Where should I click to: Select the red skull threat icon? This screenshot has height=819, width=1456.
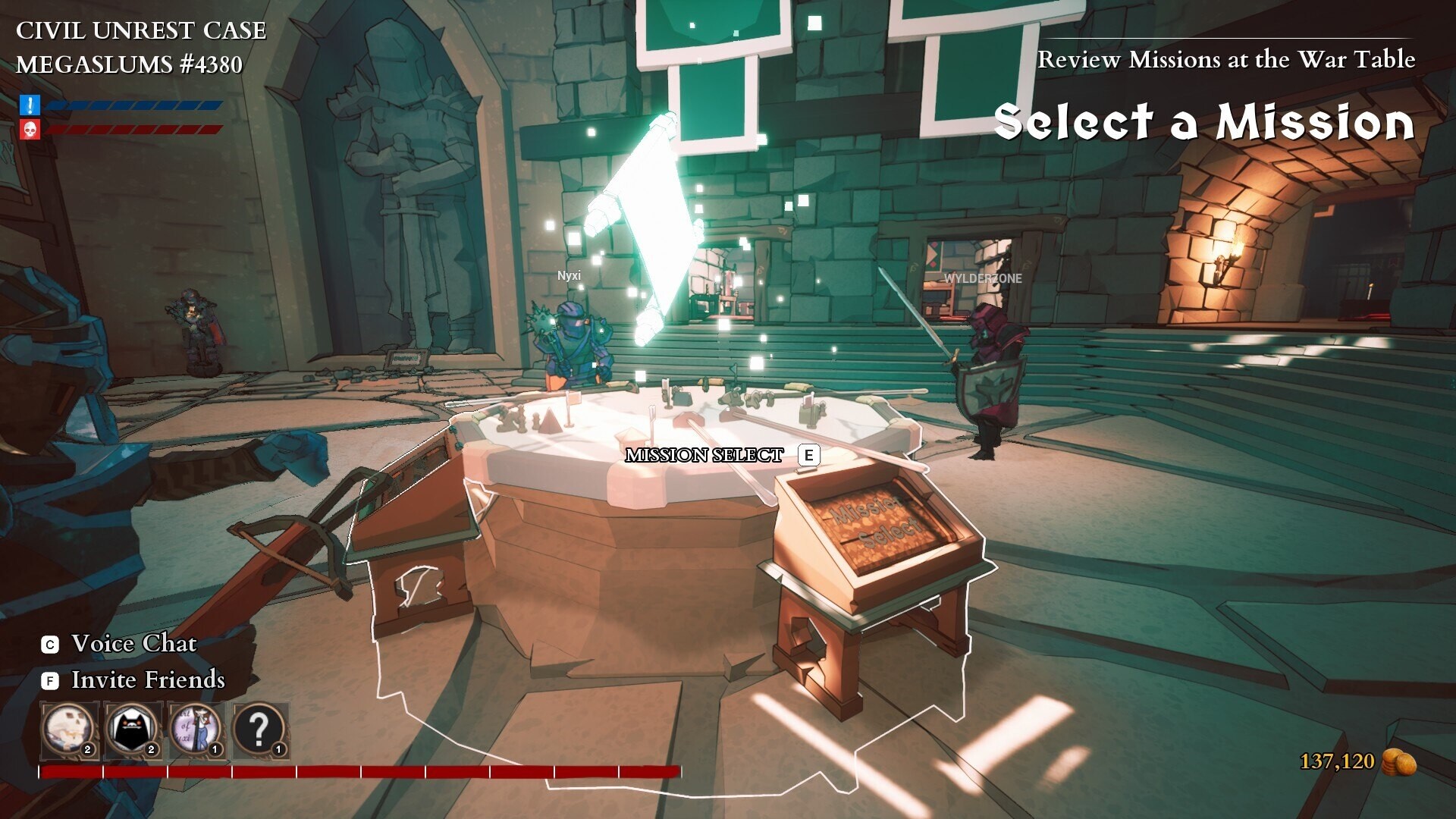[x=28, y=129]
